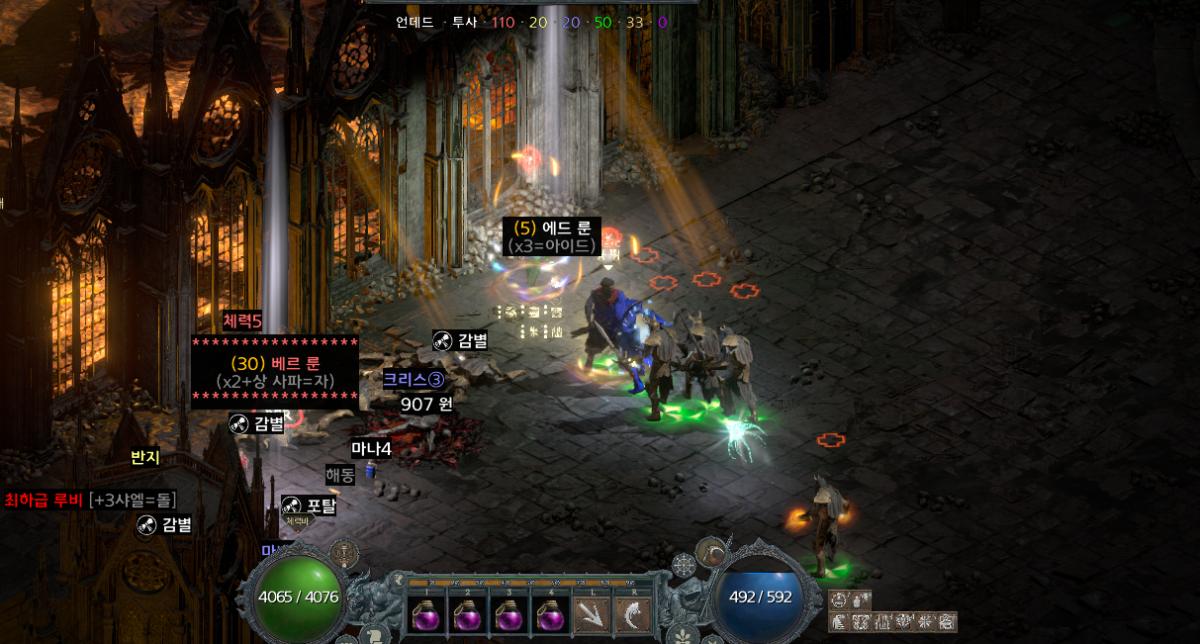Collect the red 최하급 루비 gem label

pyautogui.click(x=90, y=499)
